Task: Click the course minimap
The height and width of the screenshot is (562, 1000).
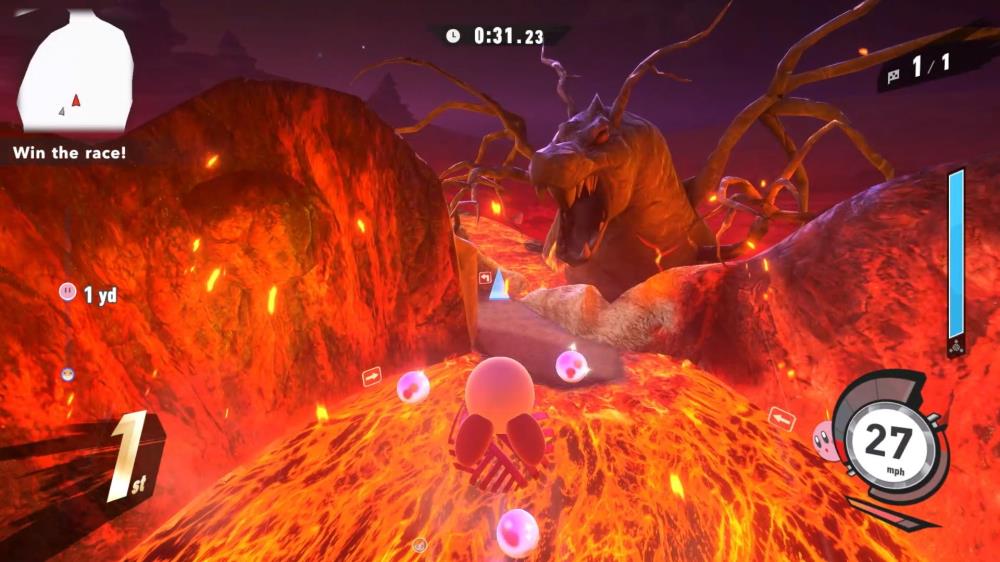Action: 76,75
